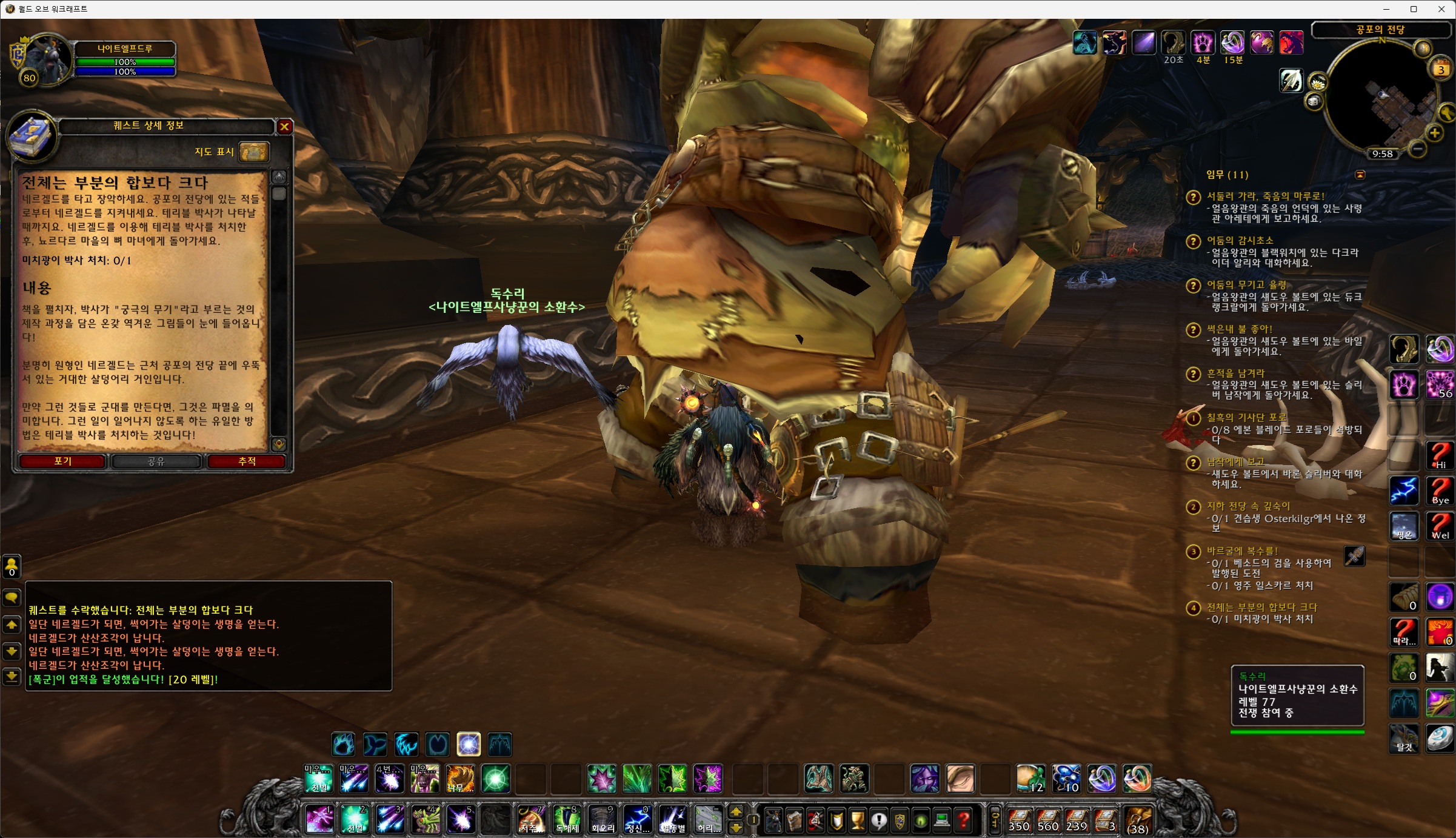Open the calendar button showing 3
Screen dimensions: 1456x838
1441,69
